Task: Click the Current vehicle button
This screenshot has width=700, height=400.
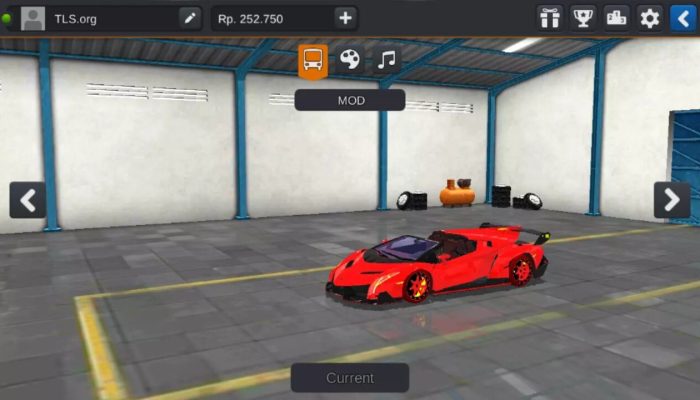Action: click(x=350, y=378)
